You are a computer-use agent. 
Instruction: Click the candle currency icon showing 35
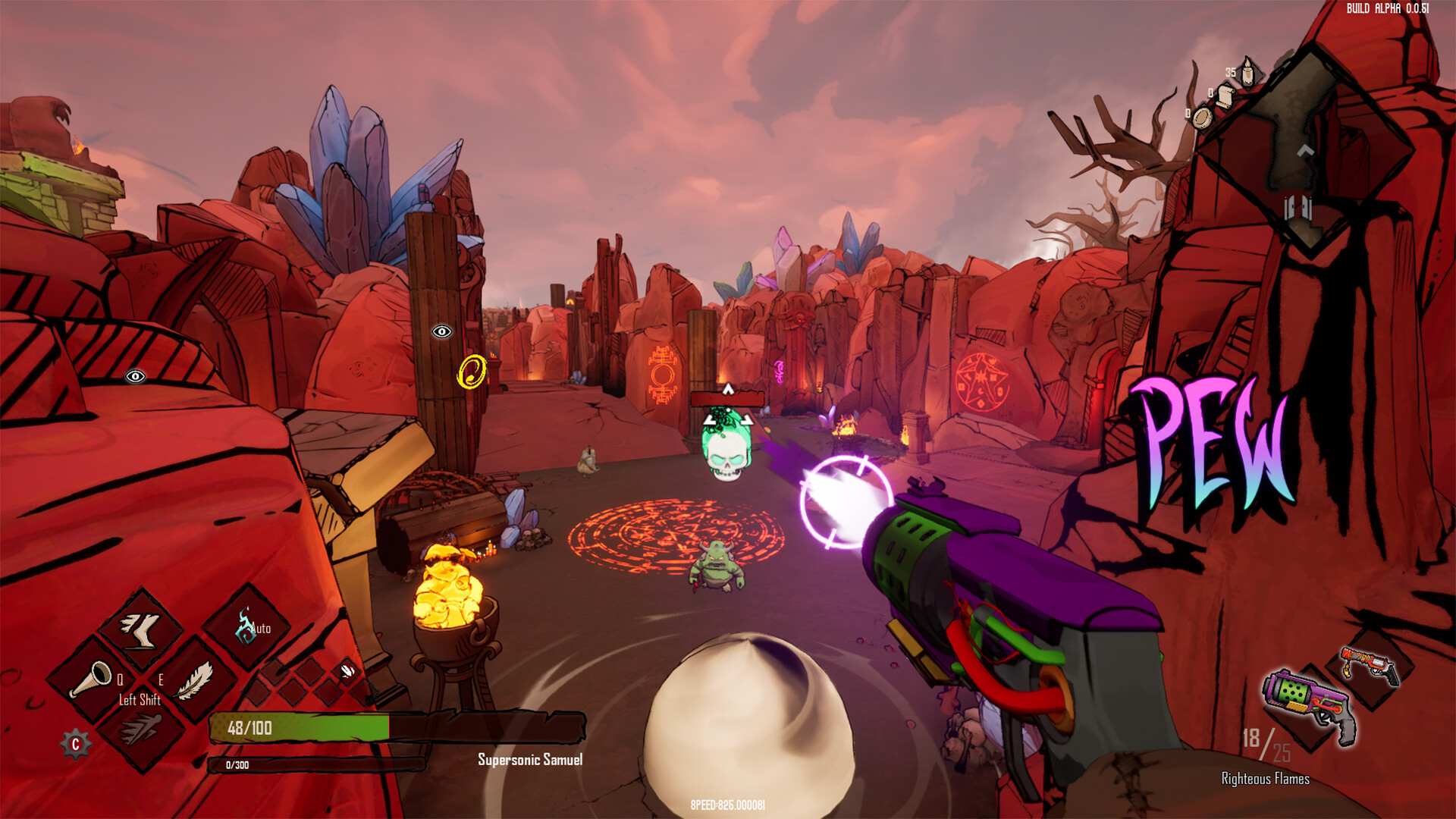pos(1247,73)
